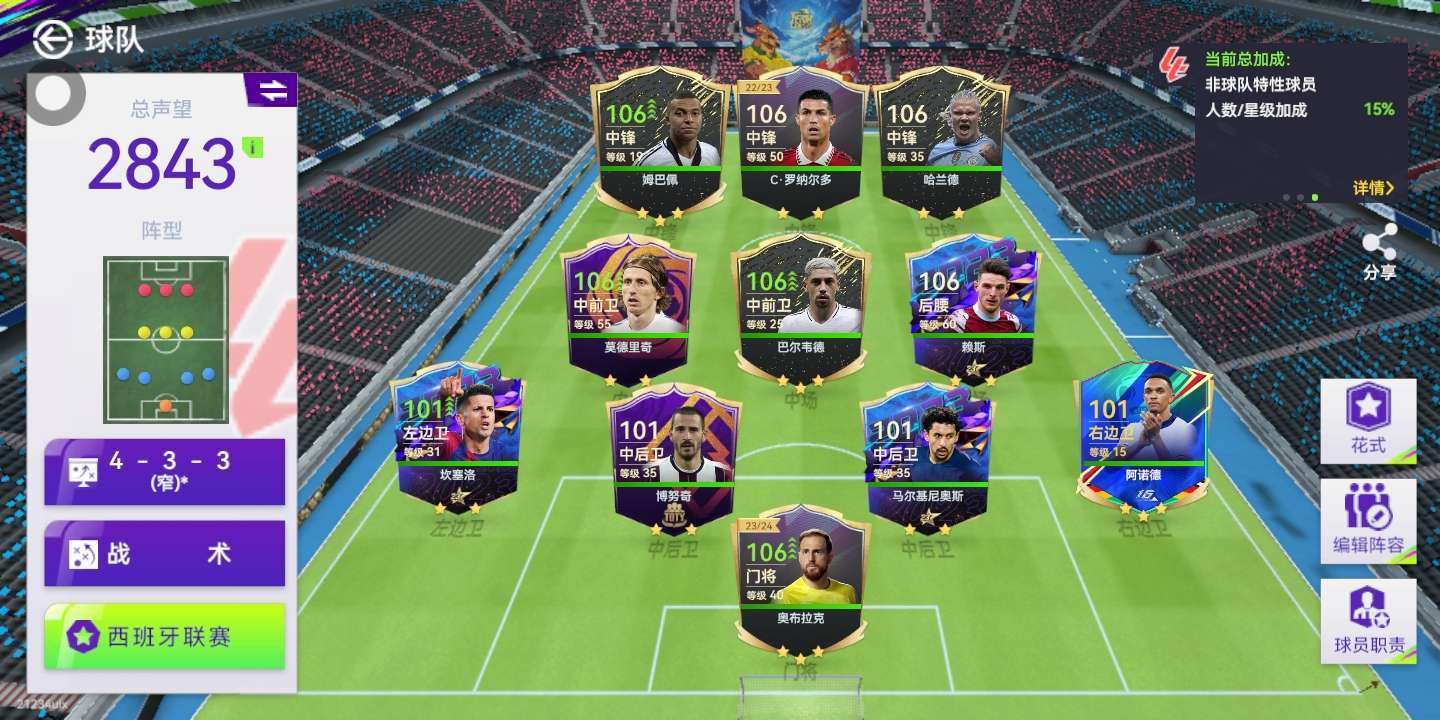Select the 姆巴佩 striker card
This screenshot has height=720, width=1440.
point(659,140)
